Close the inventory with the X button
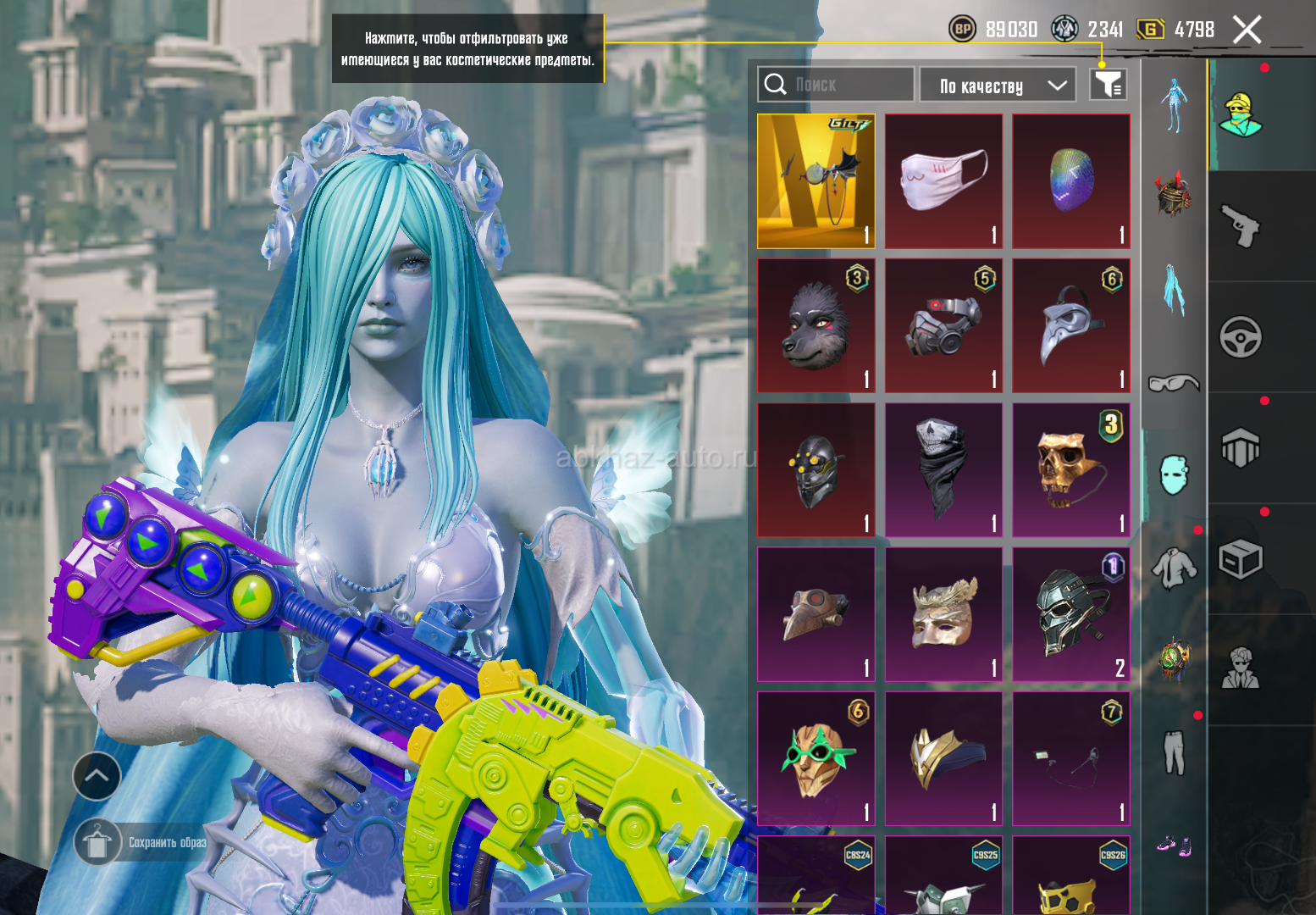The width and height of the screenshot is (1316, 915). [x=1247, y=30]
